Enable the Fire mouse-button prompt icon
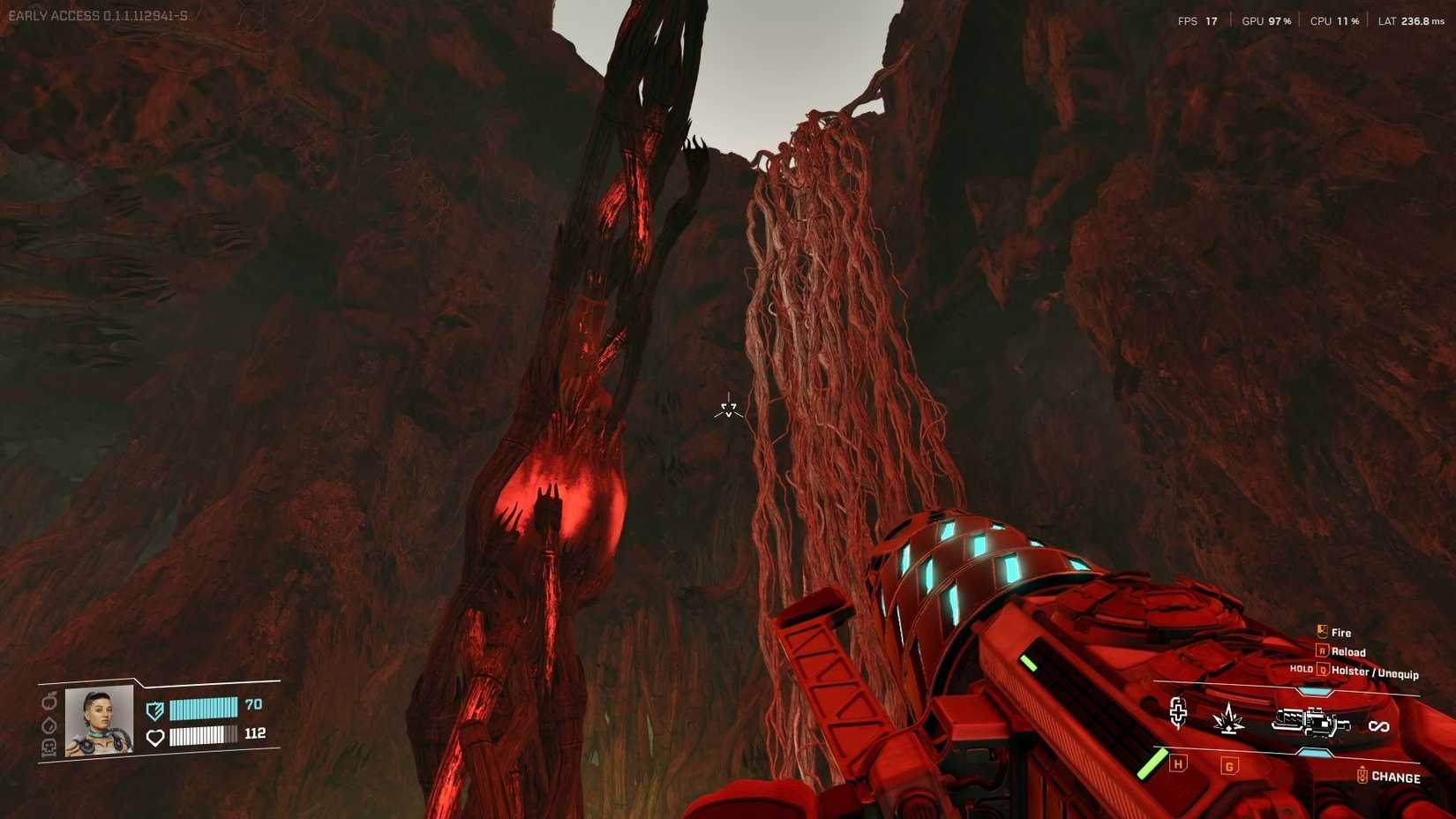1456x819 pixels. pos(1321,630)
